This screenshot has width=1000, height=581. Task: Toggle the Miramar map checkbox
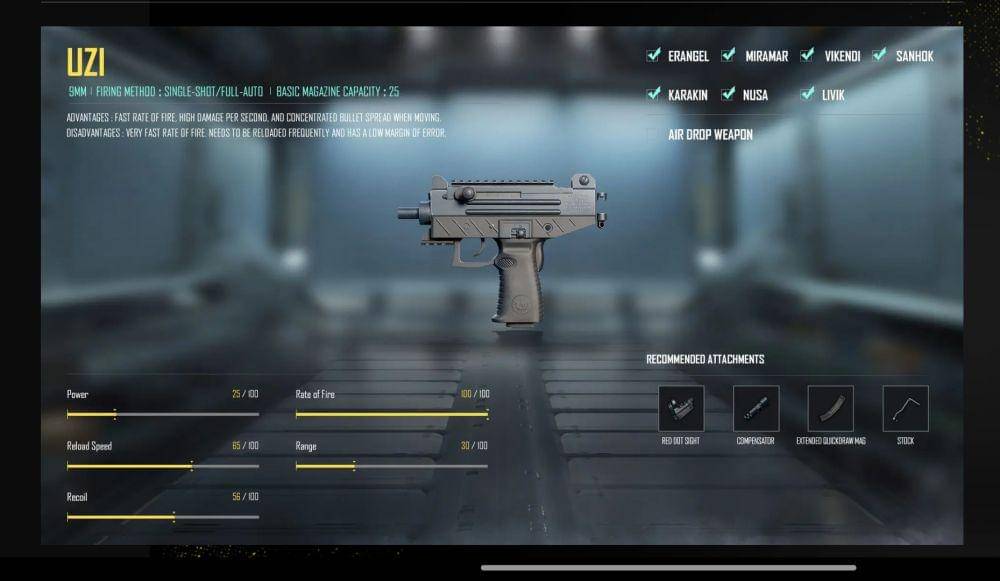coord(729,56)
